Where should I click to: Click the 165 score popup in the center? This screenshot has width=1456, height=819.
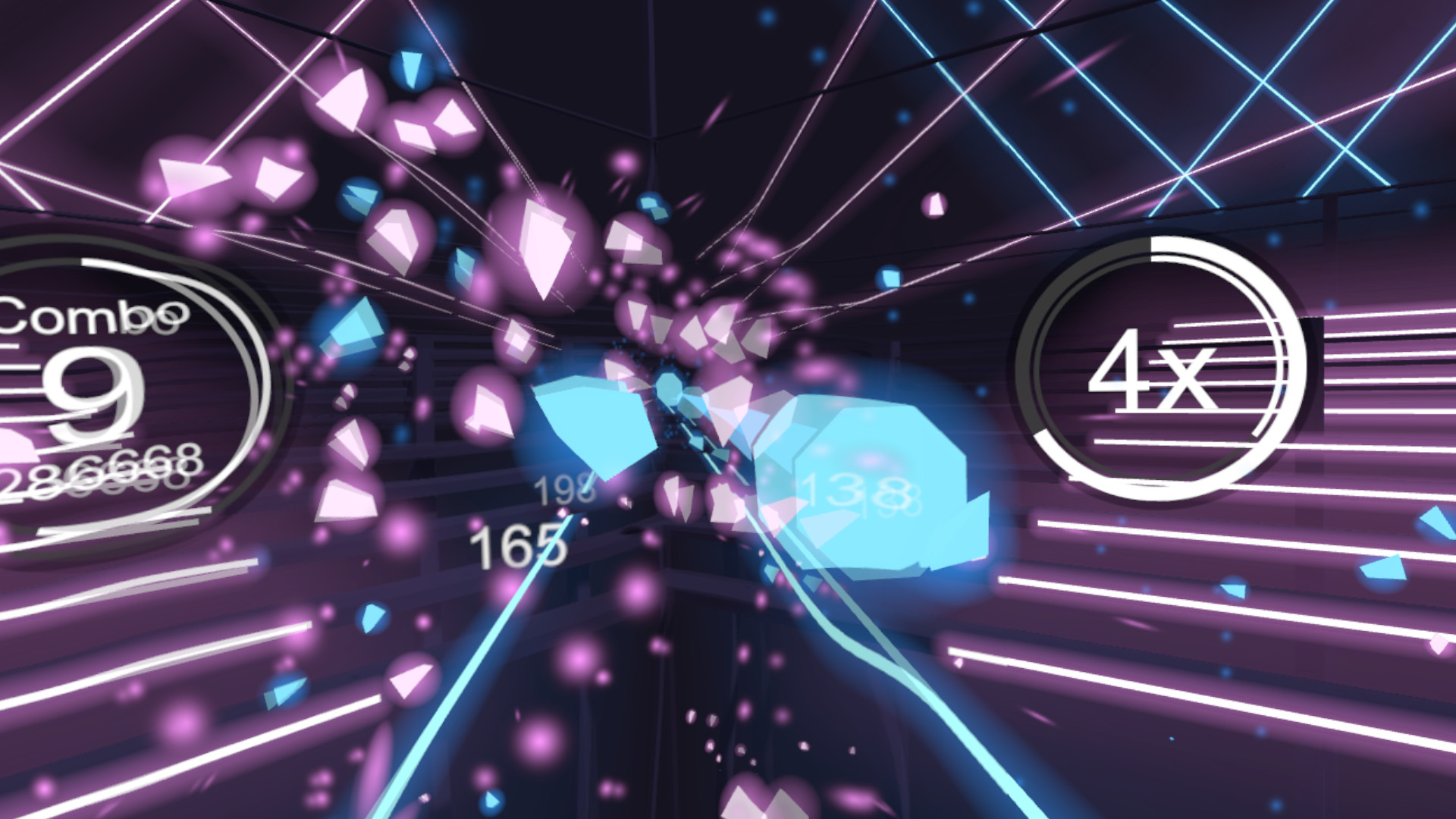click(519, 548)
